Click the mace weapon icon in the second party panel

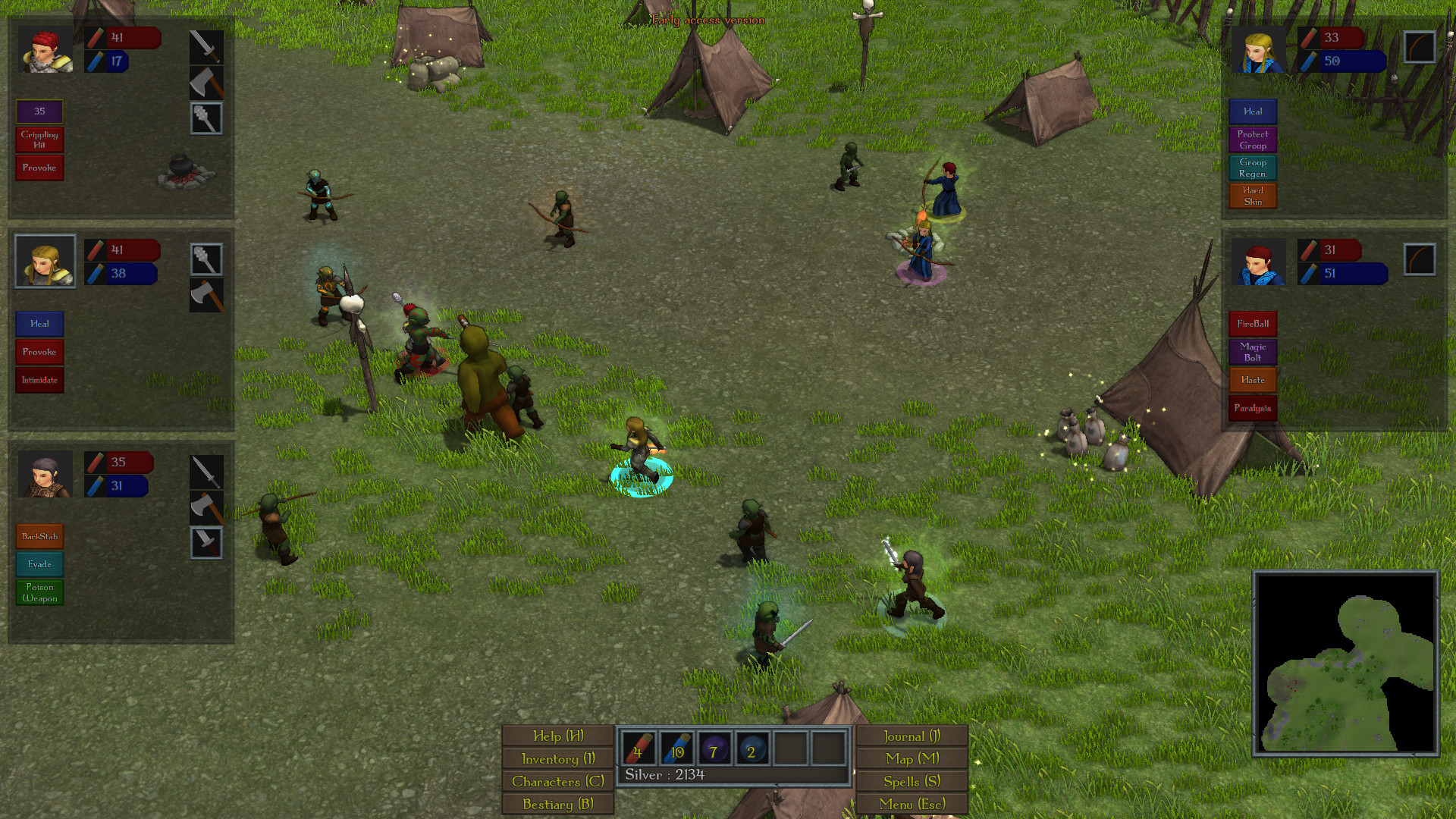[206, 258]
